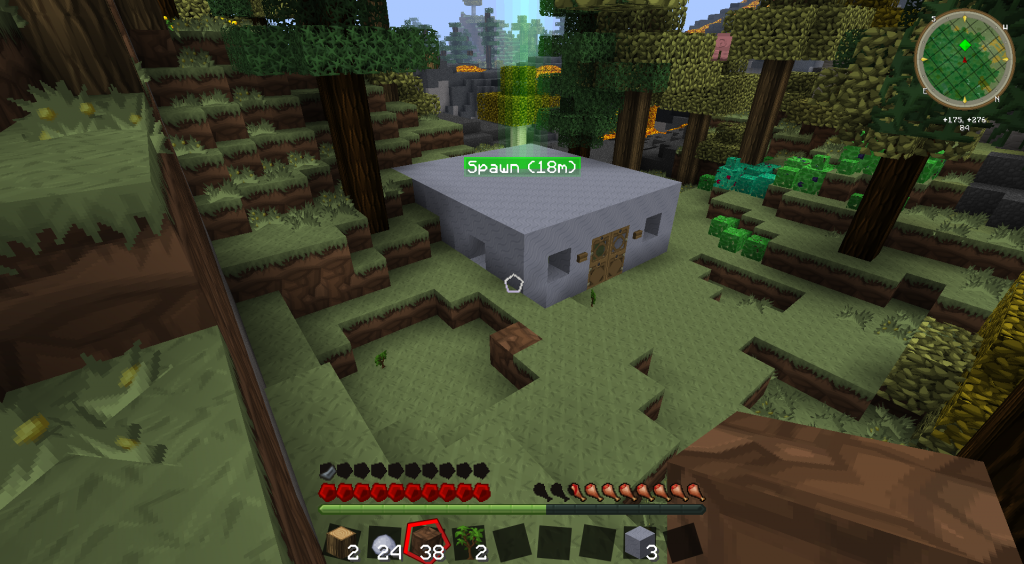Viewport: 1024px width, 564px height.
Task: Click the Spawn (18m) waypoint label
Action: [522, 167]
